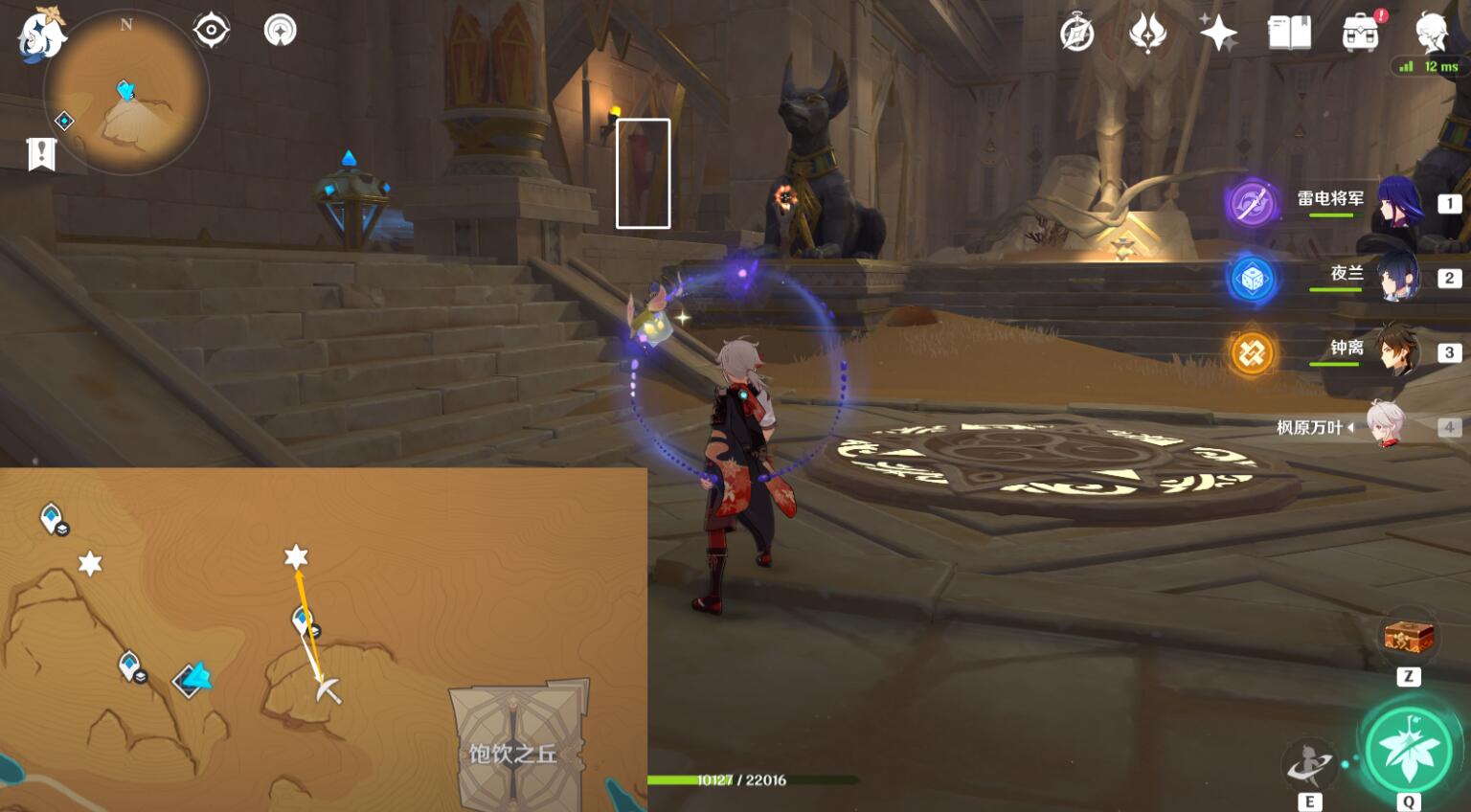Open the compass adventure icon

[x=1077, y=34]
